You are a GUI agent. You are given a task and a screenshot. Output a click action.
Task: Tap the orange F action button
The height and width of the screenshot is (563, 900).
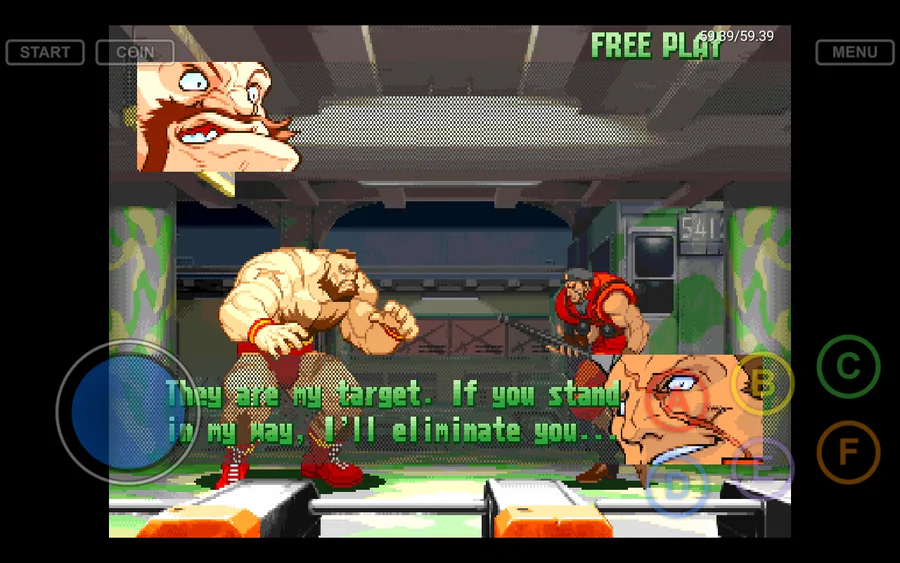(x=848, y=452)
